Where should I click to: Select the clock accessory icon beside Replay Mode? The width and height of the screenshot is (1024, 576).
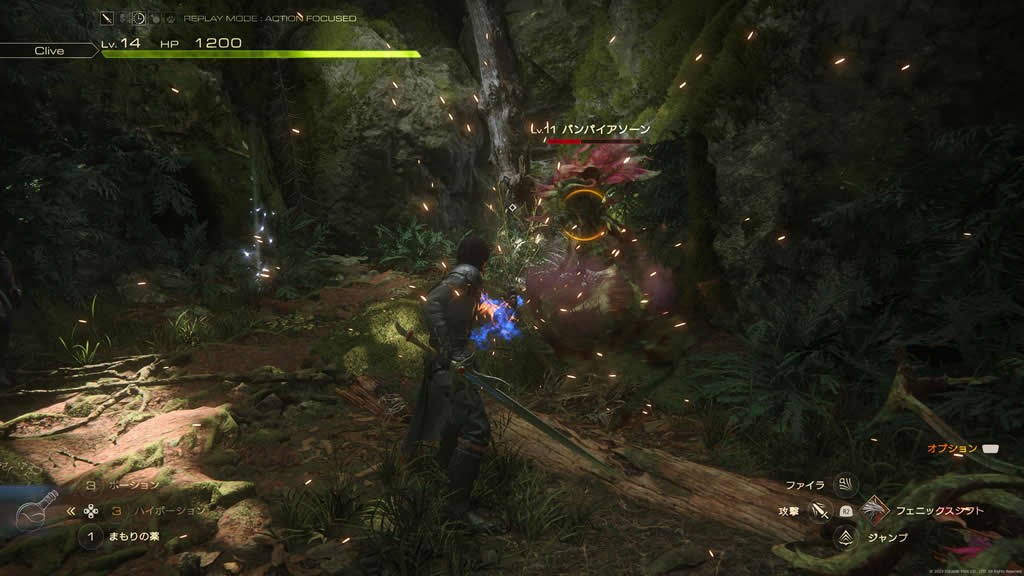[x=139, y=18]
